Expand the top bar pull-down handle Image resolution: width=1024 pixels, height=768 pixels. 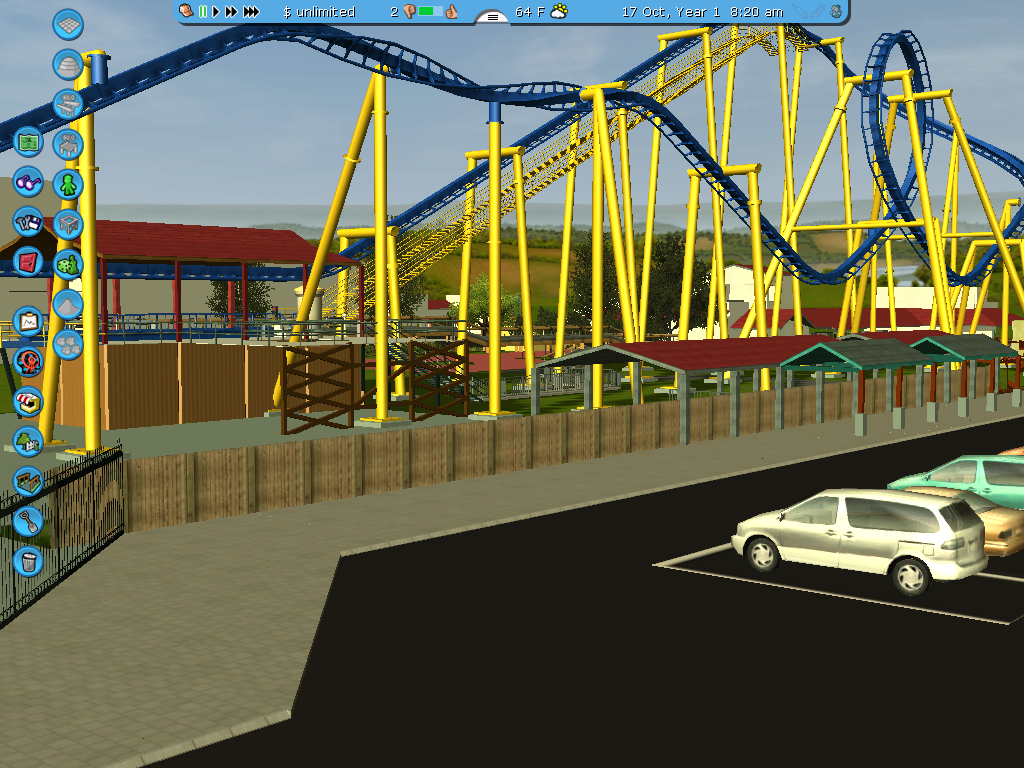492,16
